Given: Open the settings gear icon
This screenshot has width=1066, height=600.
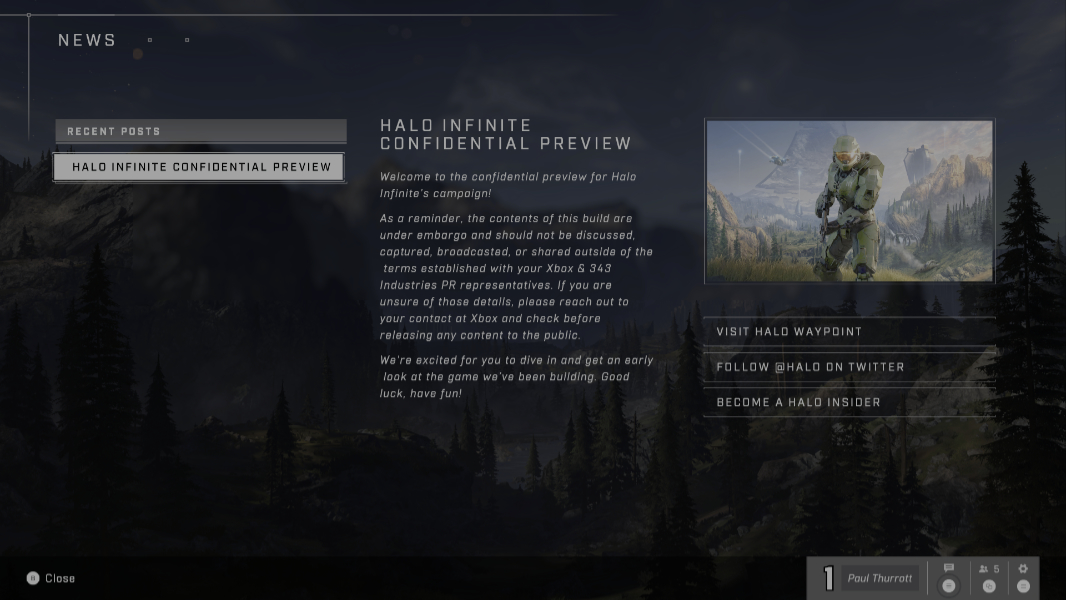Looking at the screenshot, I should click(1023, 570).
